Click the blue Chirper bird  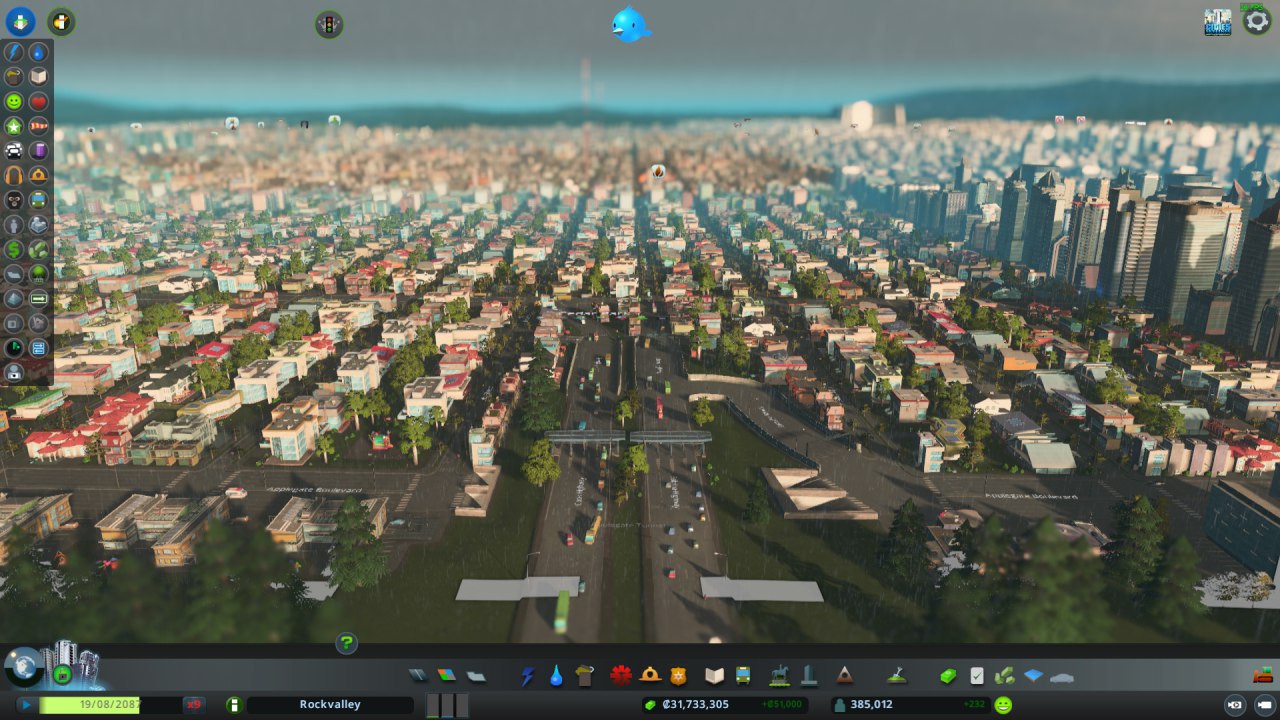point(631,25)
